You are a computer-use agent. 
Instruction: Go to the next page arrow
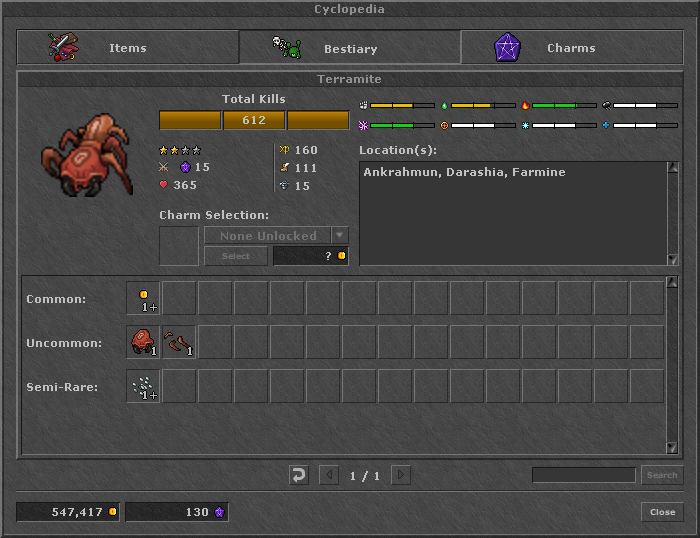[x=400, y=475]
